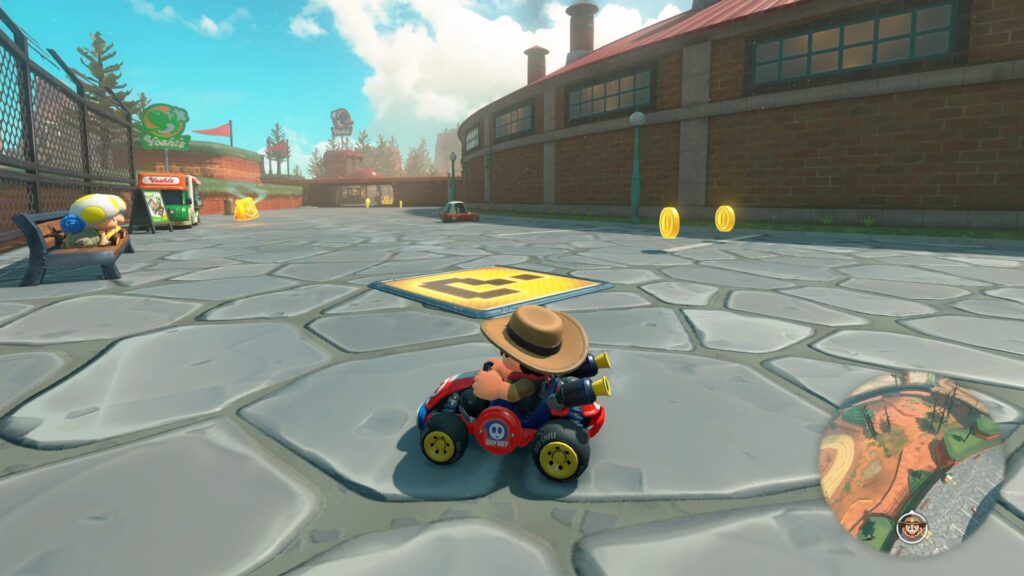Select the player marker on the minimap
This screenshot has height=576, width=1024.
[910, 525]
